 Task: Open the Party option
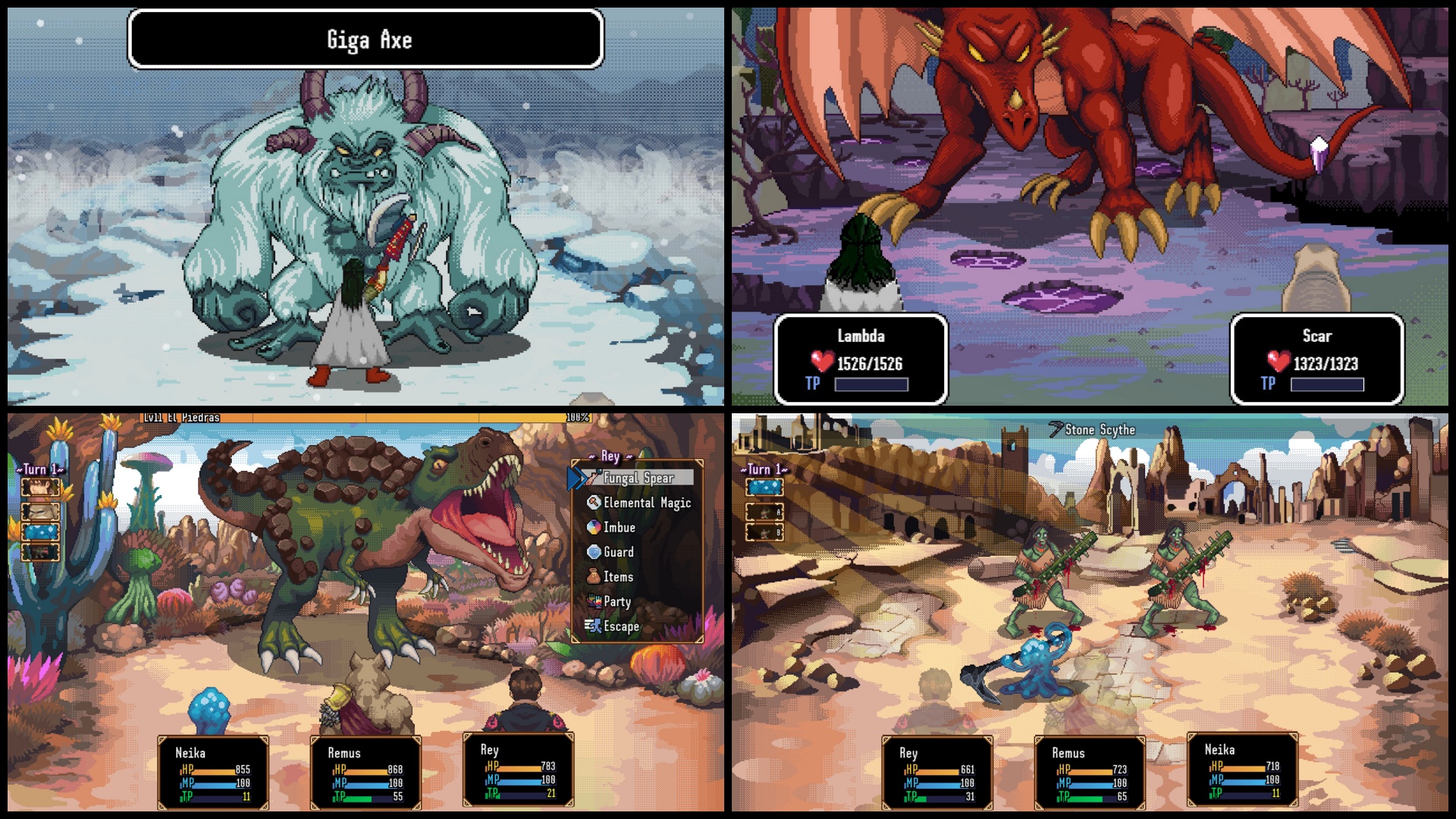click(x=617, y=602)
